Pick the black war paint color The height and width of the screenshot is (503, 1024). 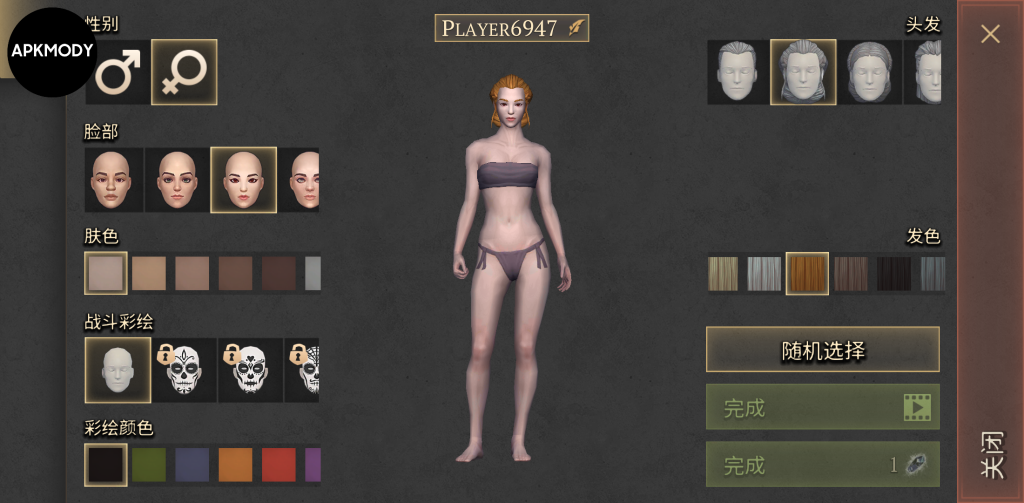point(105,465)
